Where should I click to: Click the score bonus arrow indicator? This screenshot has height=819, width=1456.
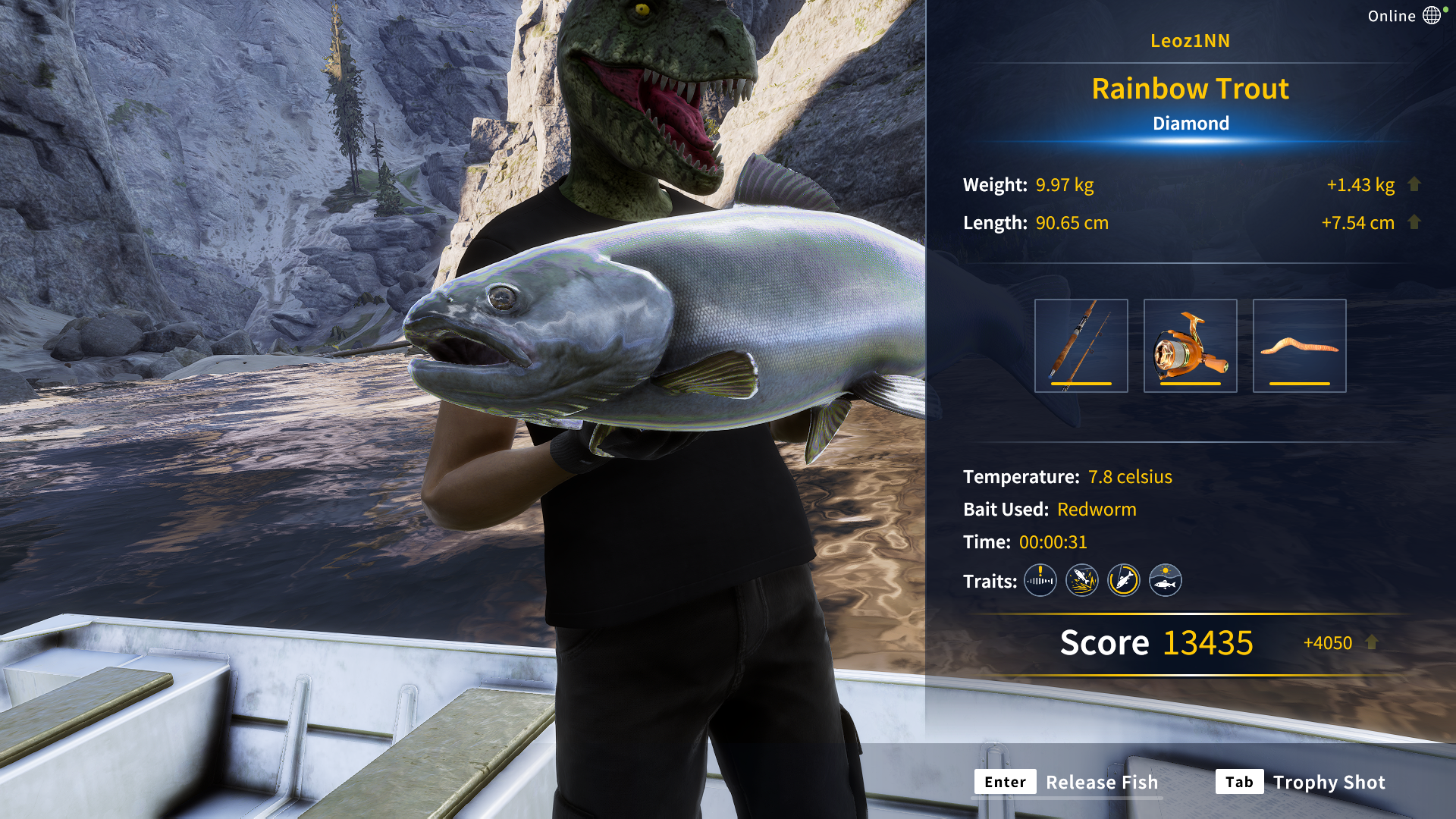(x=1370, y=642)
